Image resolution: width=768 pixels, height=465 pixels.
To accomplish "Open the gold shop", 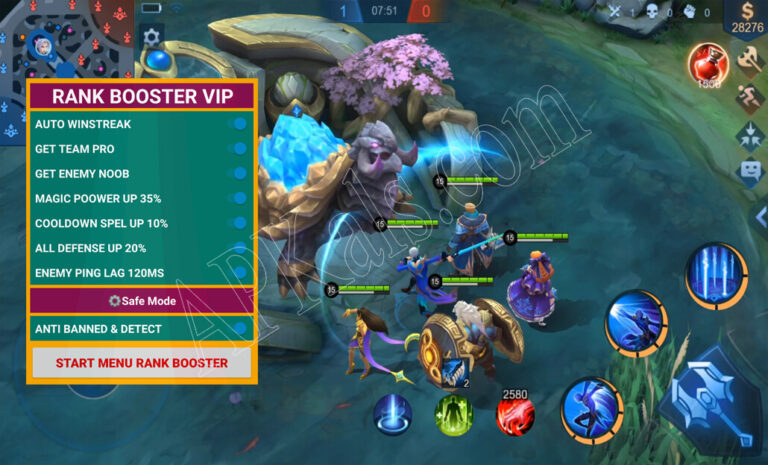I will point(747,19).
